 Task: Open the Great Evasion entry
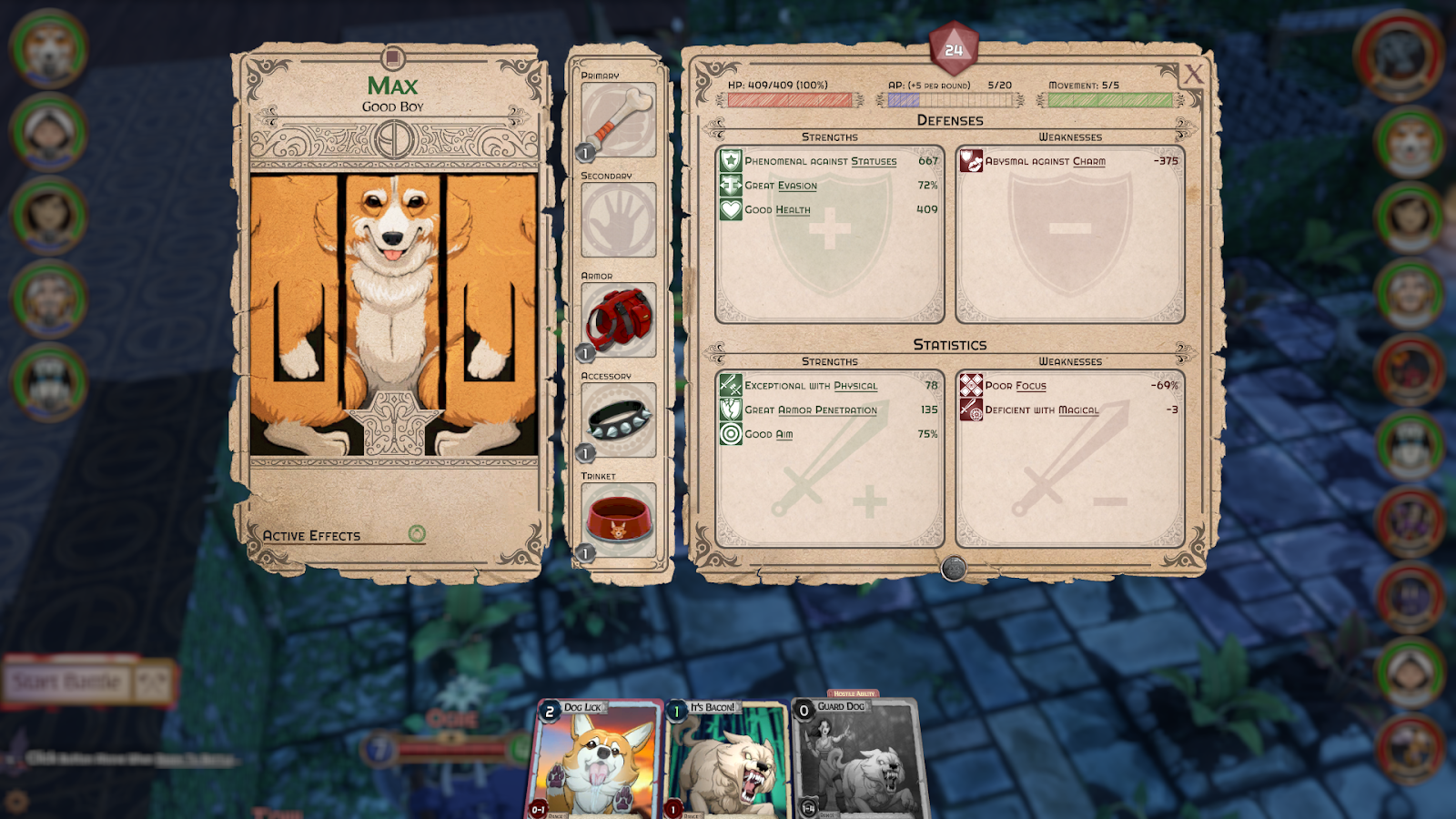[781, 186]
